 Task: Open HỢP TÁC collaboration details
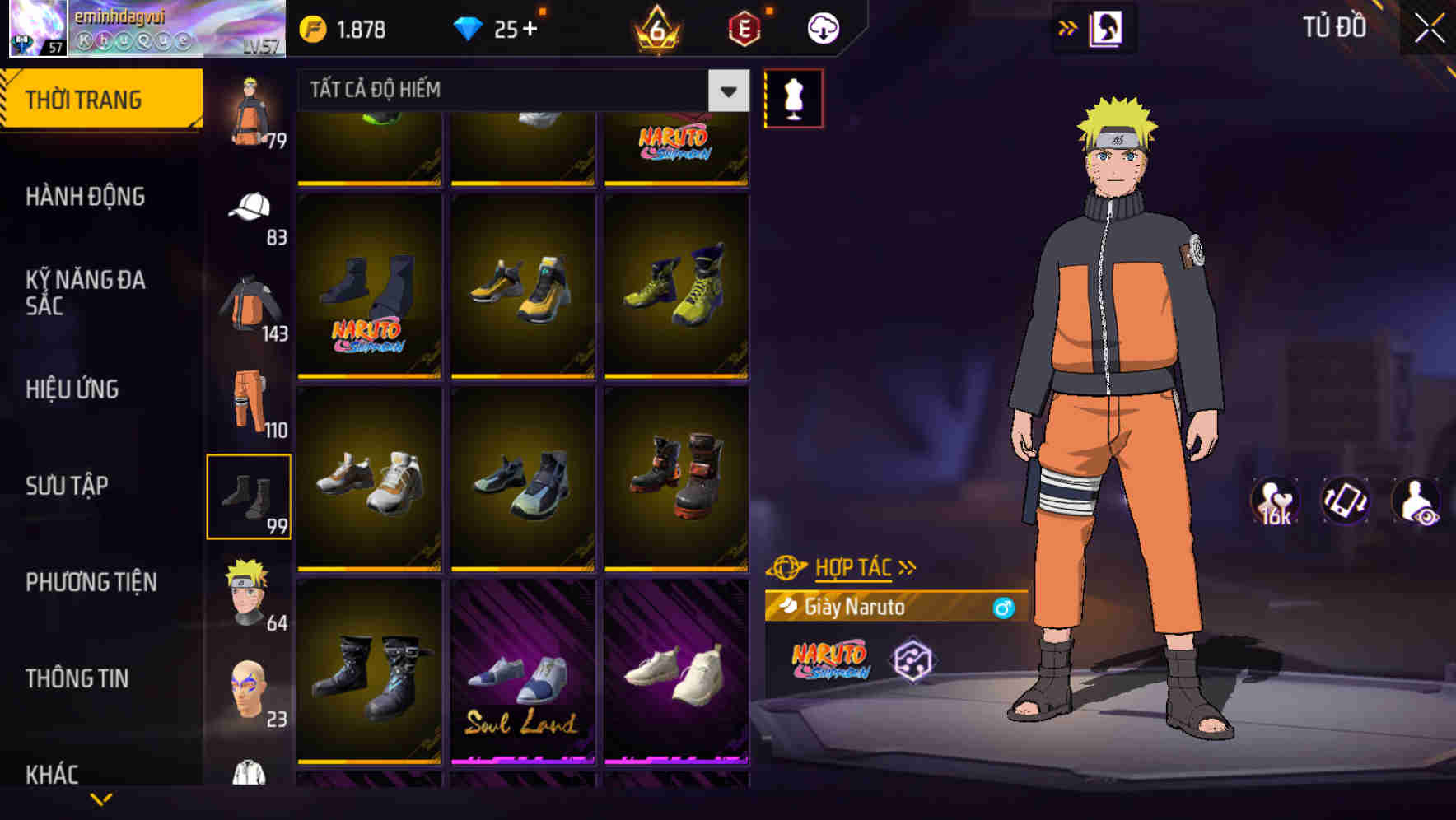(852, 566)
